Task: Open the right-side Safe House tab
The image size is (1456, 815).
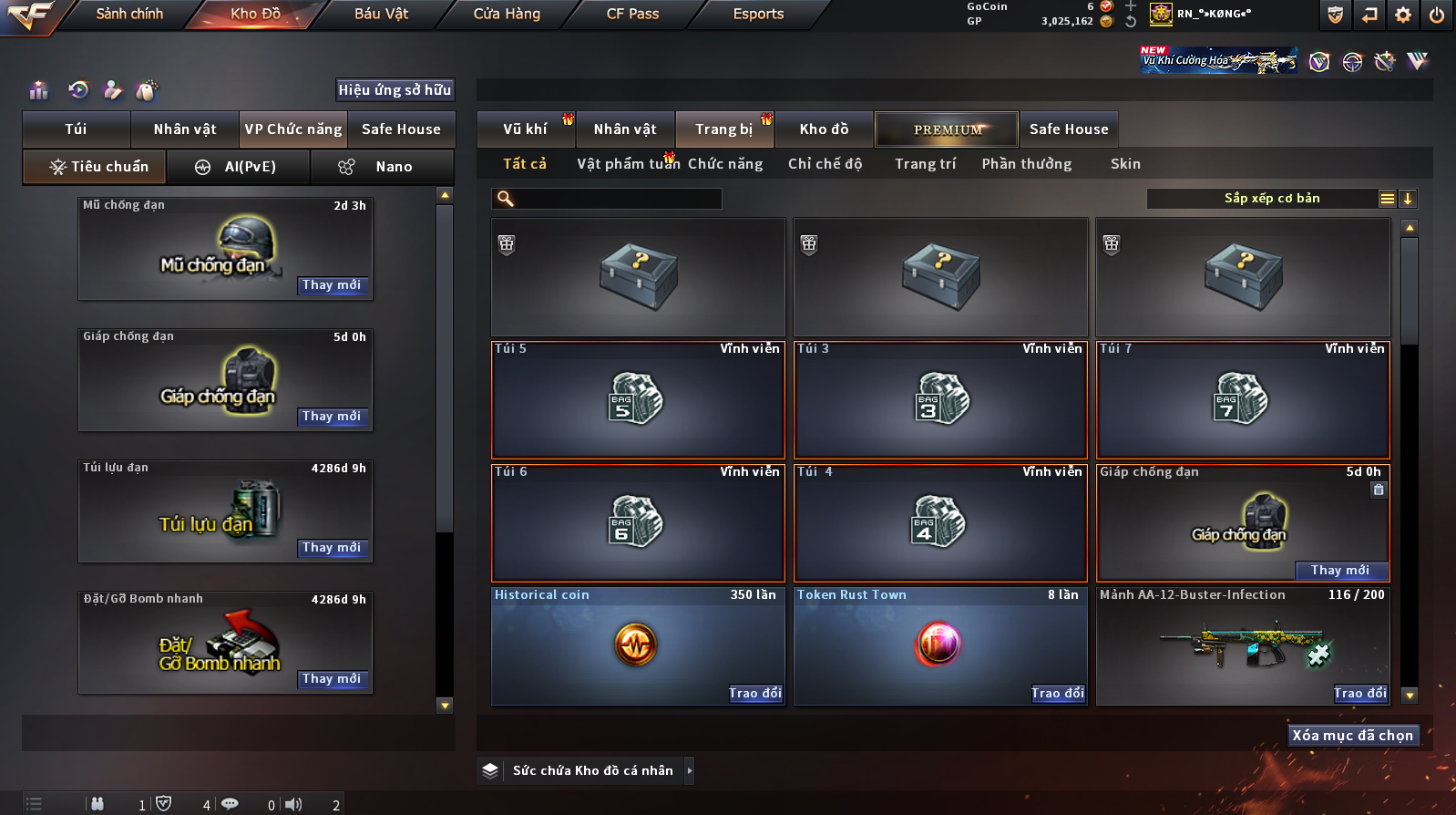Action: click(1069, 129)
